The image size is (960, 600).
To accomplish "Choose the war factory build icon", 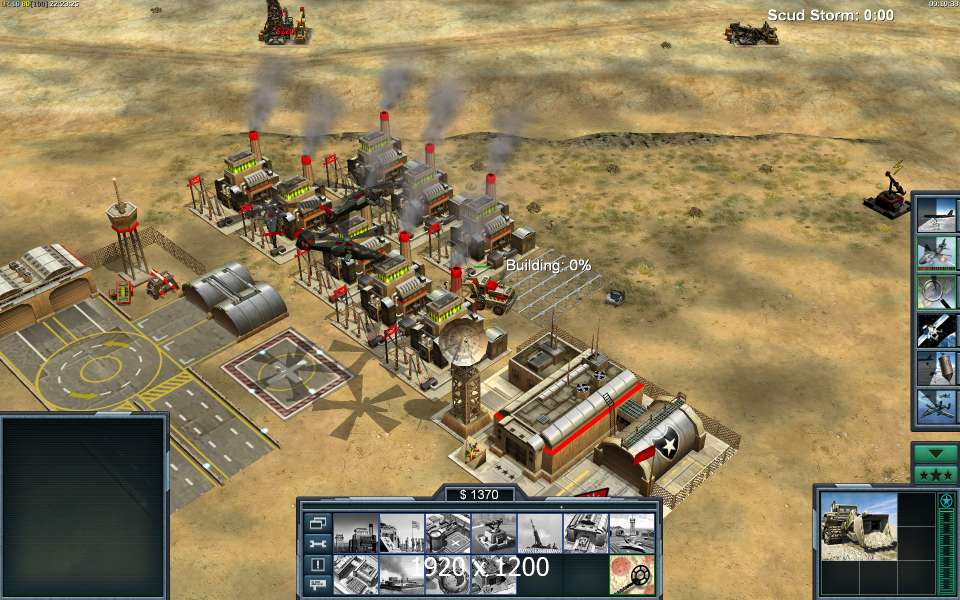I will (586, 533).
